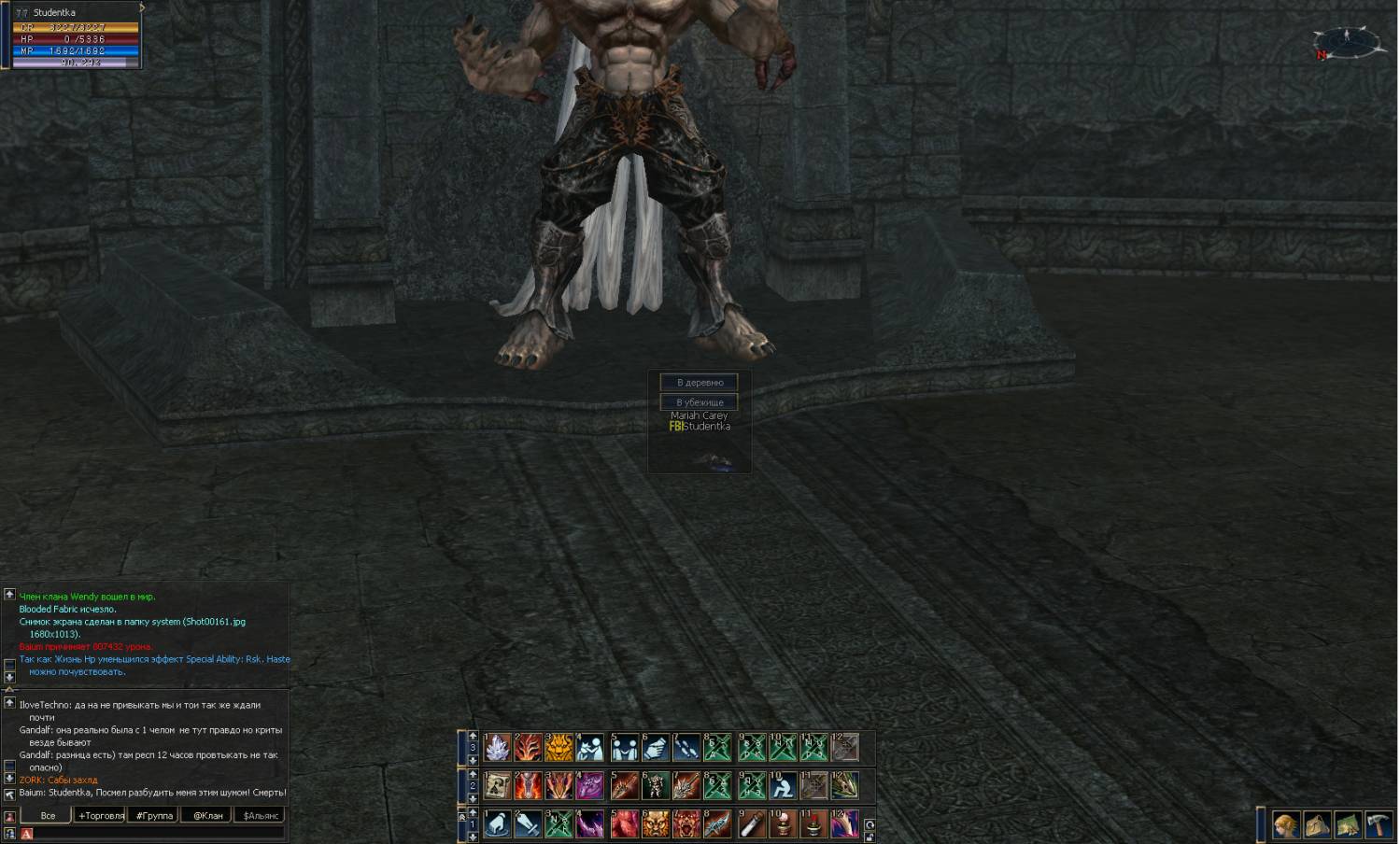Activate the quest scroll slot in the middle hotbar
The height and width of the screenshot is (844, 1400).
[498, 786]
